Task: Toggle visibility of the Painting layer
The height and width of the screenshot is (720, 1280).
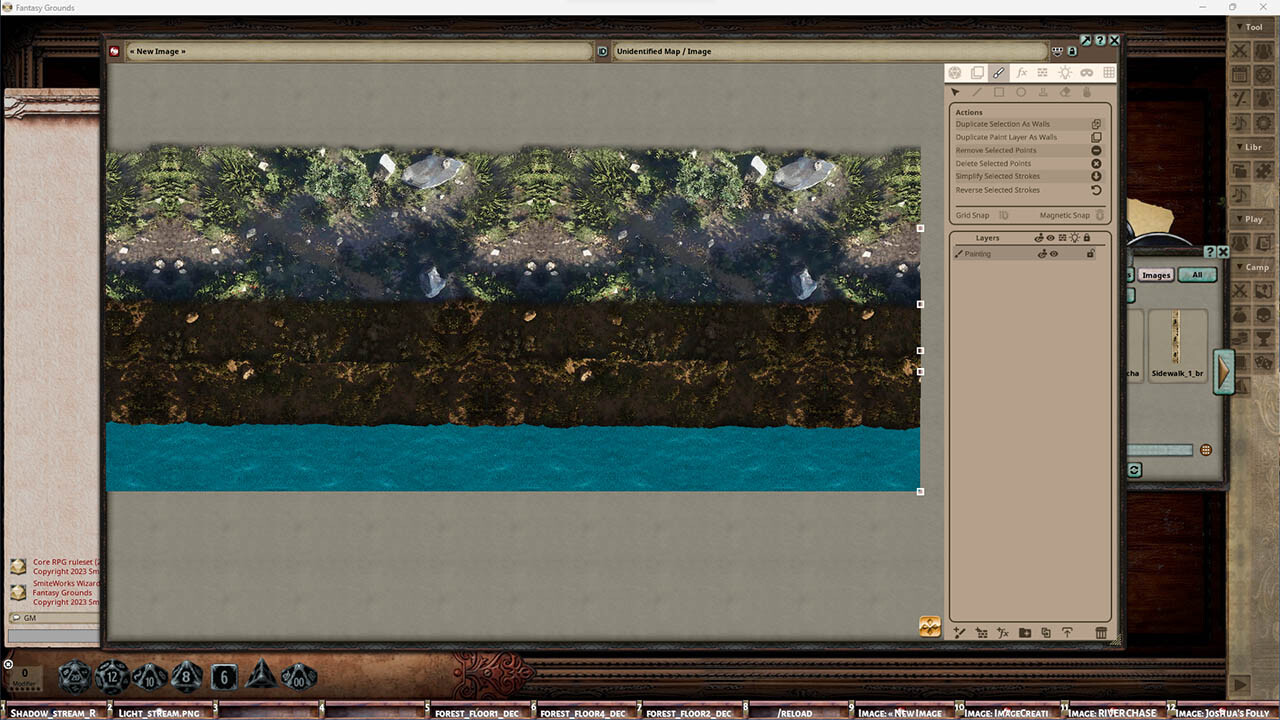Action: tap(1054, 253)
